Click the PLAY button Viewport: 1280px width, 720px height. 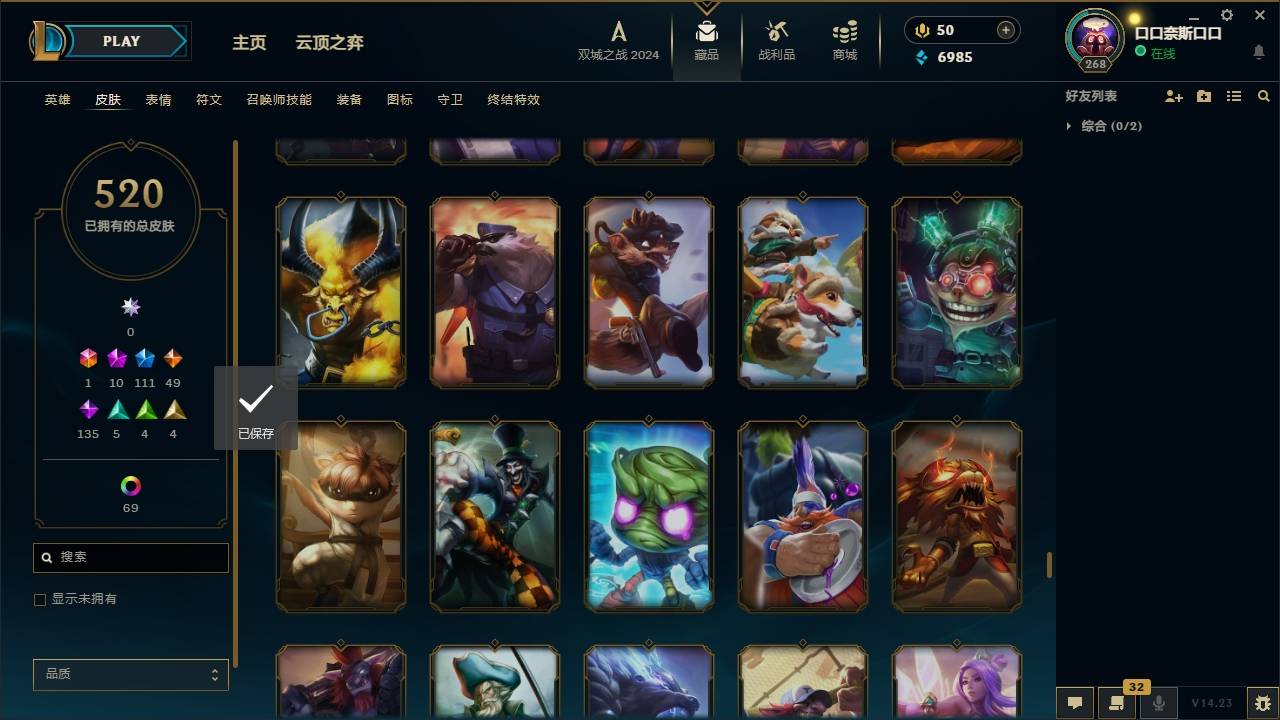[x=120, y=41]
